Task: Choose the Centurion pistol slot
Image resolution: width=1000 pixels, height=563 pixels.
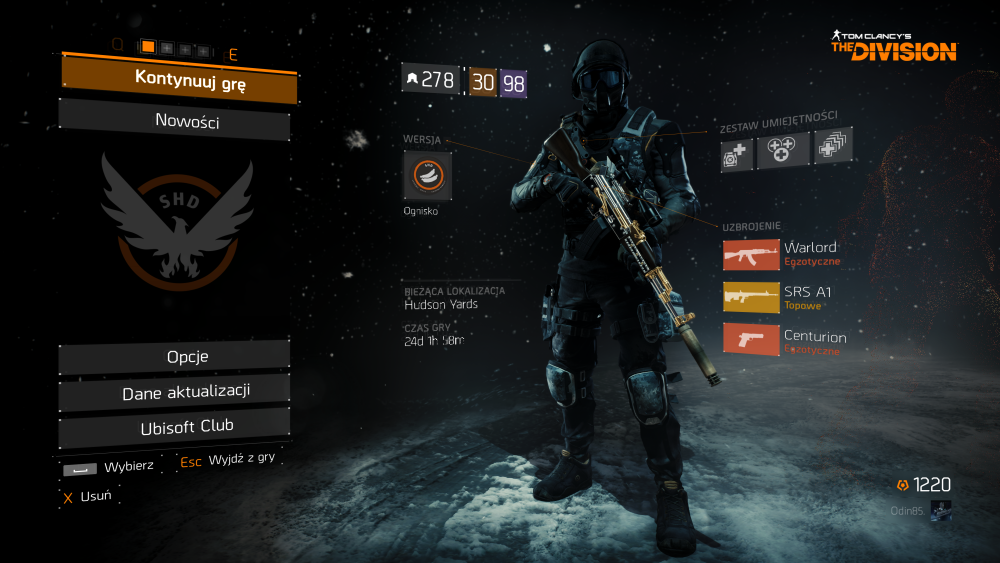Action: click(751, 338)
